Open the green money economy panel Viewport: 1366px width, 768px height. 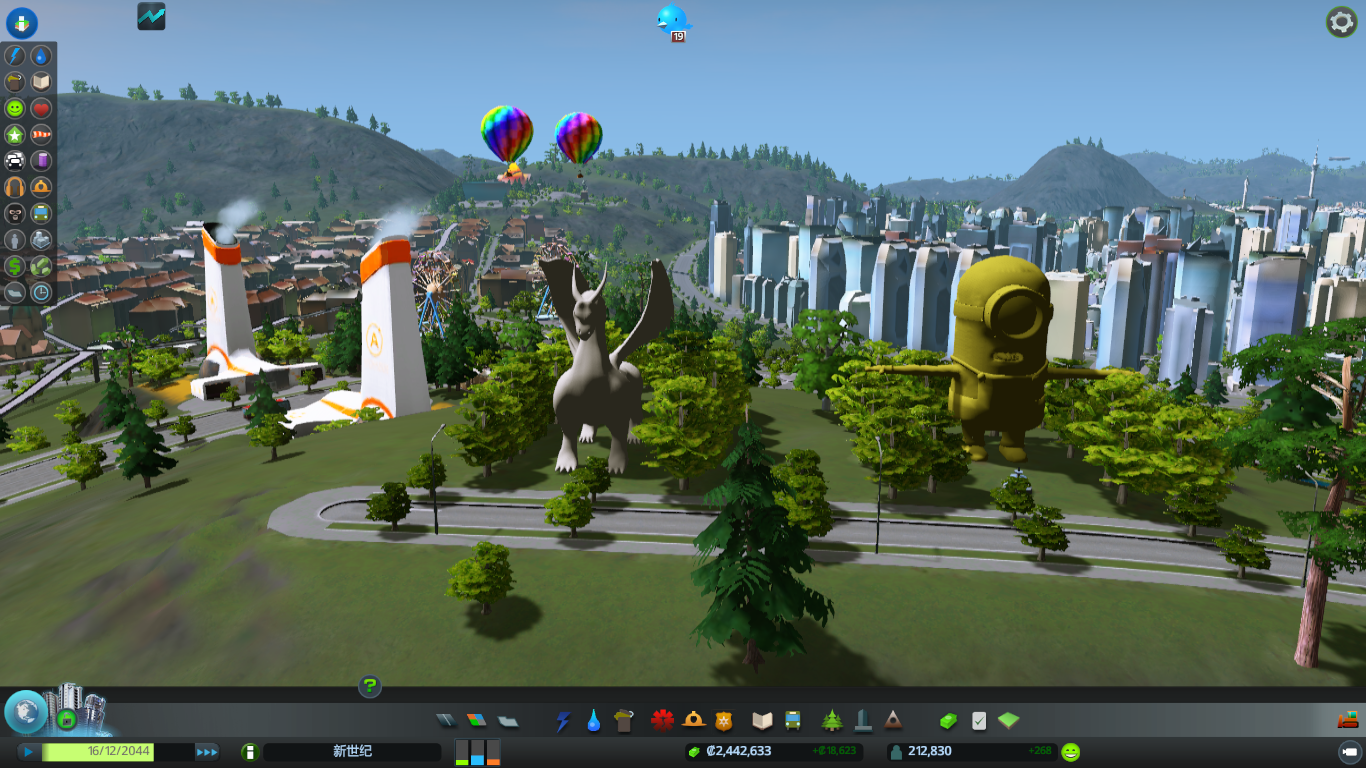tap(947, 720)
